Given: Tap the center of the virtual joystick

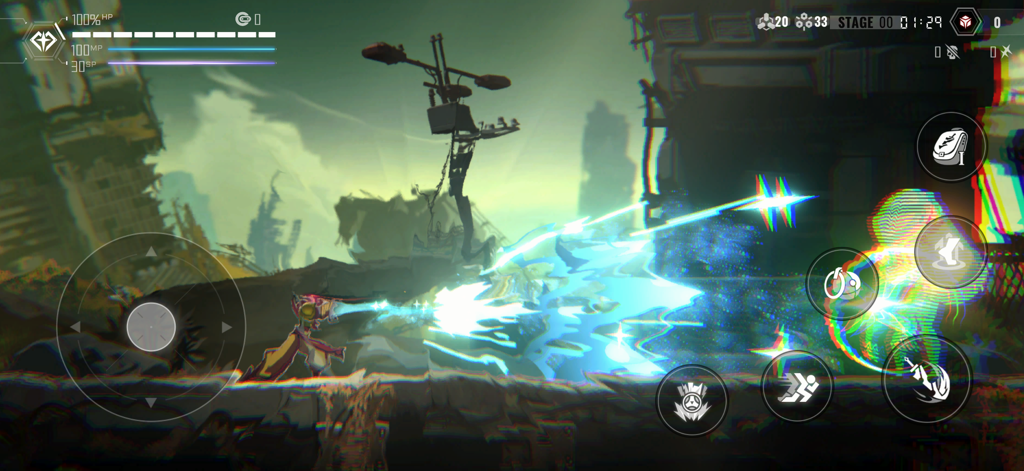Looking at the screenshot, I should pos(151,326).
